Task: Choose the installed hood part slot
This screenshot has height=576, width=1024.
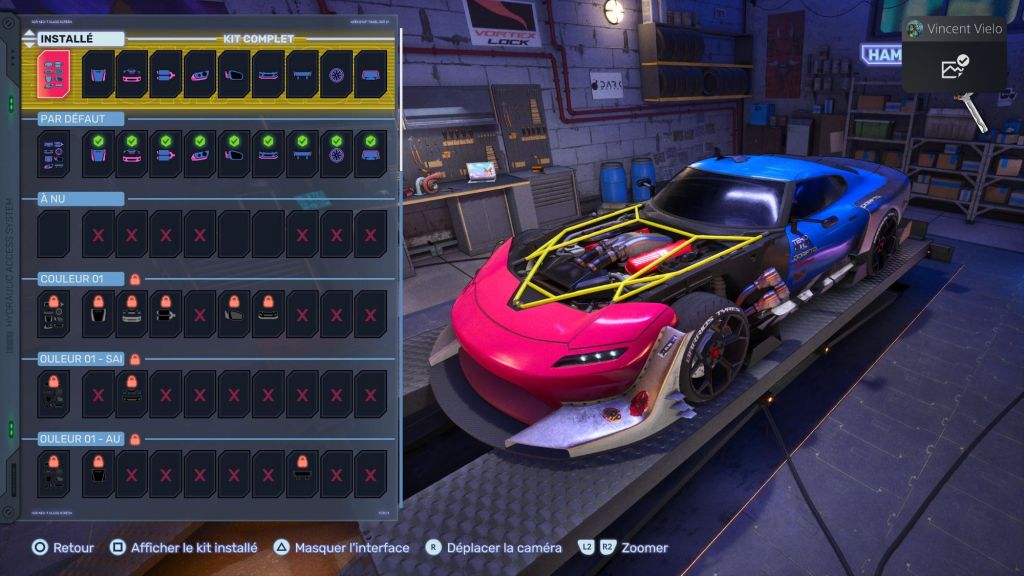Action: [x=98, y=74]
